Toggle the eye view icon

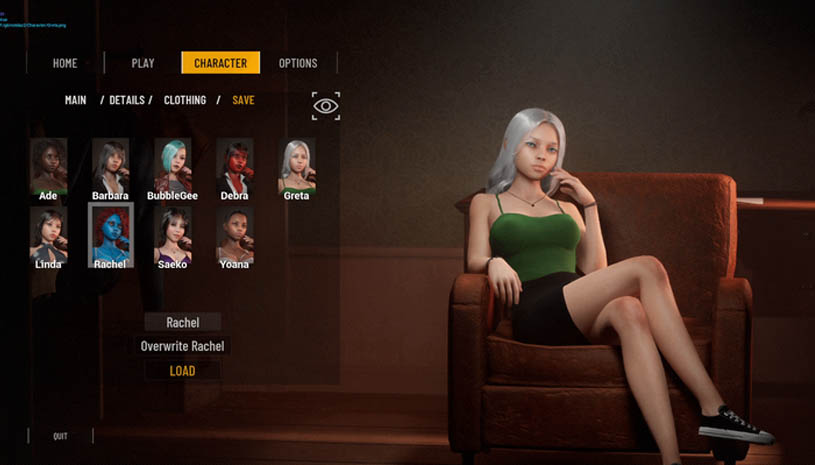point(326,106)
